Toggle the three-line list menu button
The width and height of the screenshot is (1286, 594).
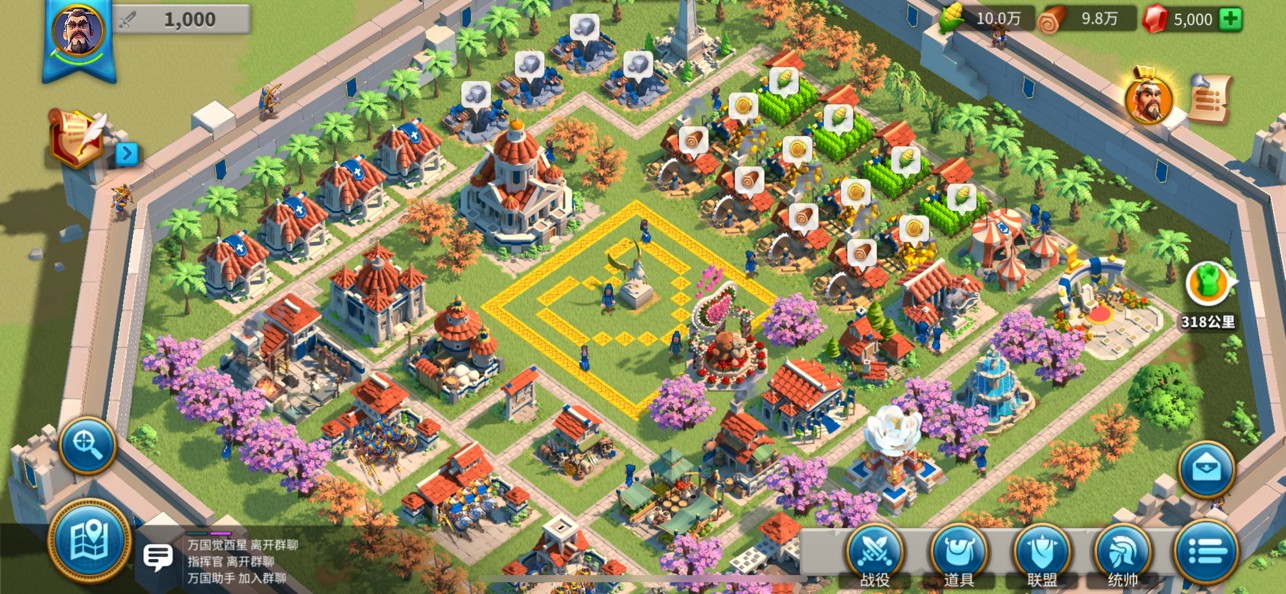[x=1206, y=551]
